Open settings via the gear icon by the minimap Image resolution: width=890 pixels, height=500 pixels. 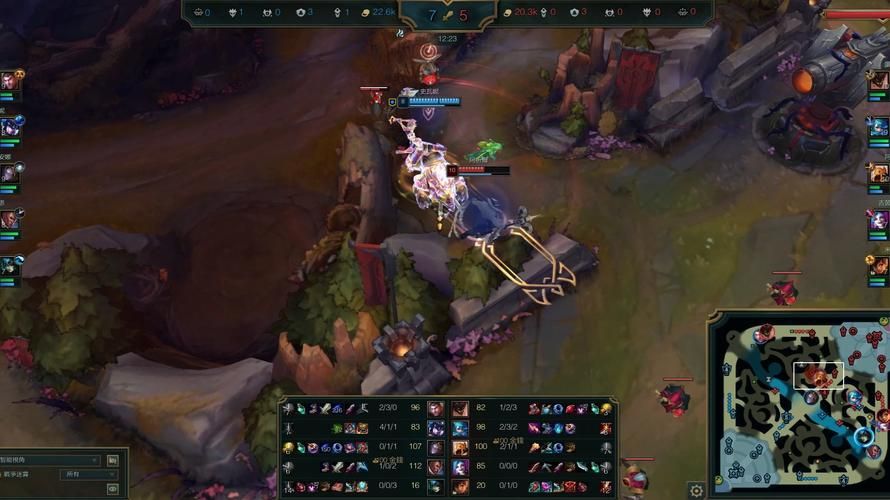pos(696,490)
